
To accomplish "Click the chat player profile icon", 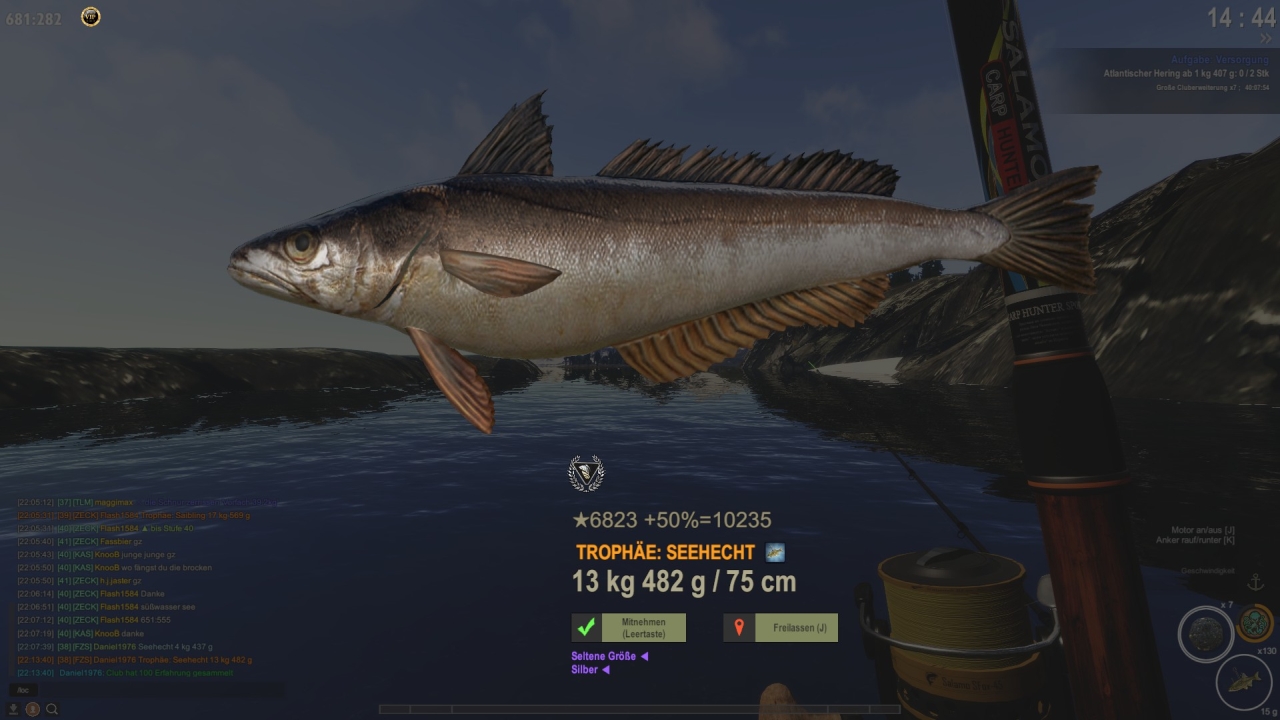I will (x=33, y=709).
